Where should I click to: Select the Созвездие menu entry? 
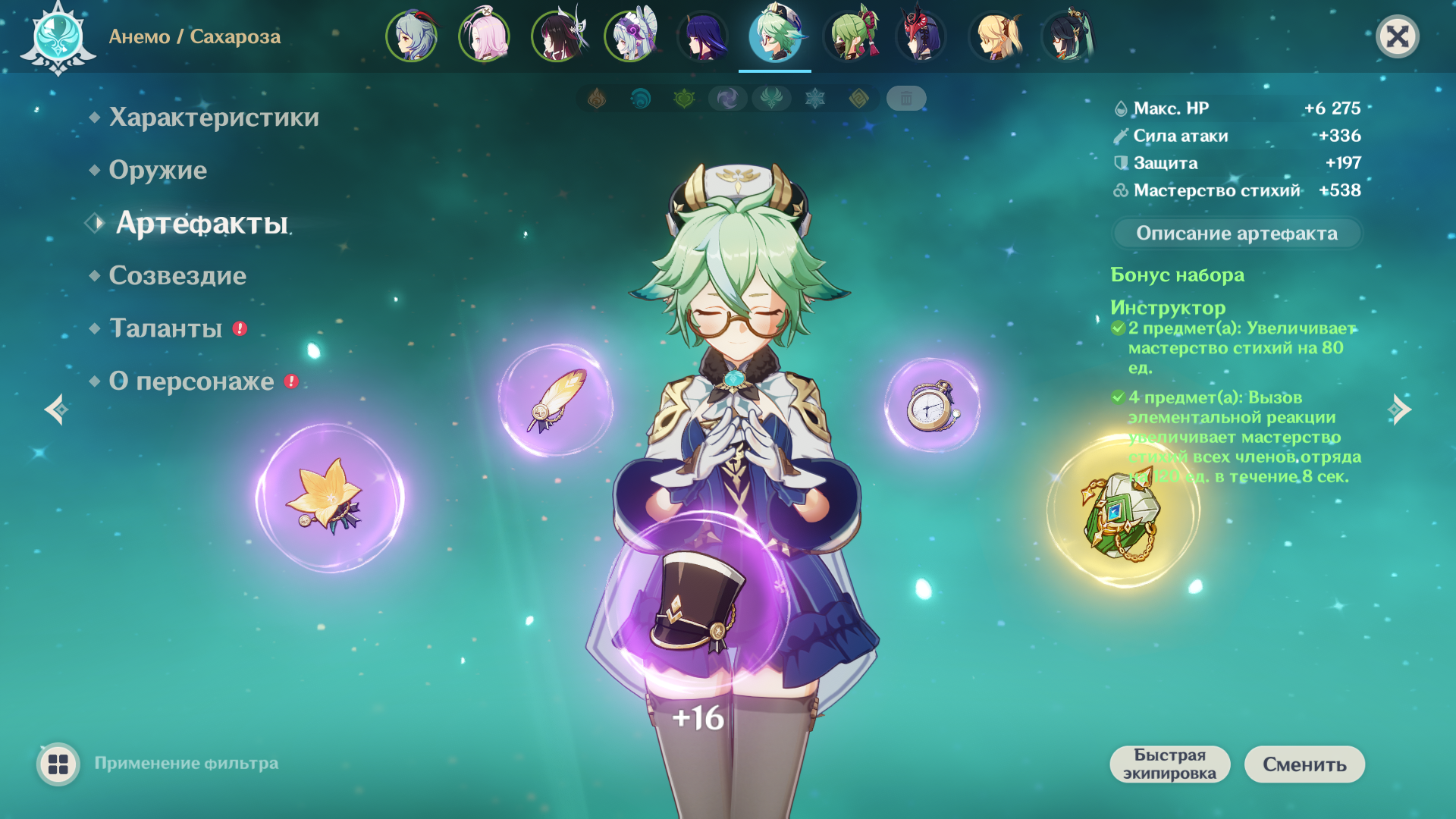177,275
